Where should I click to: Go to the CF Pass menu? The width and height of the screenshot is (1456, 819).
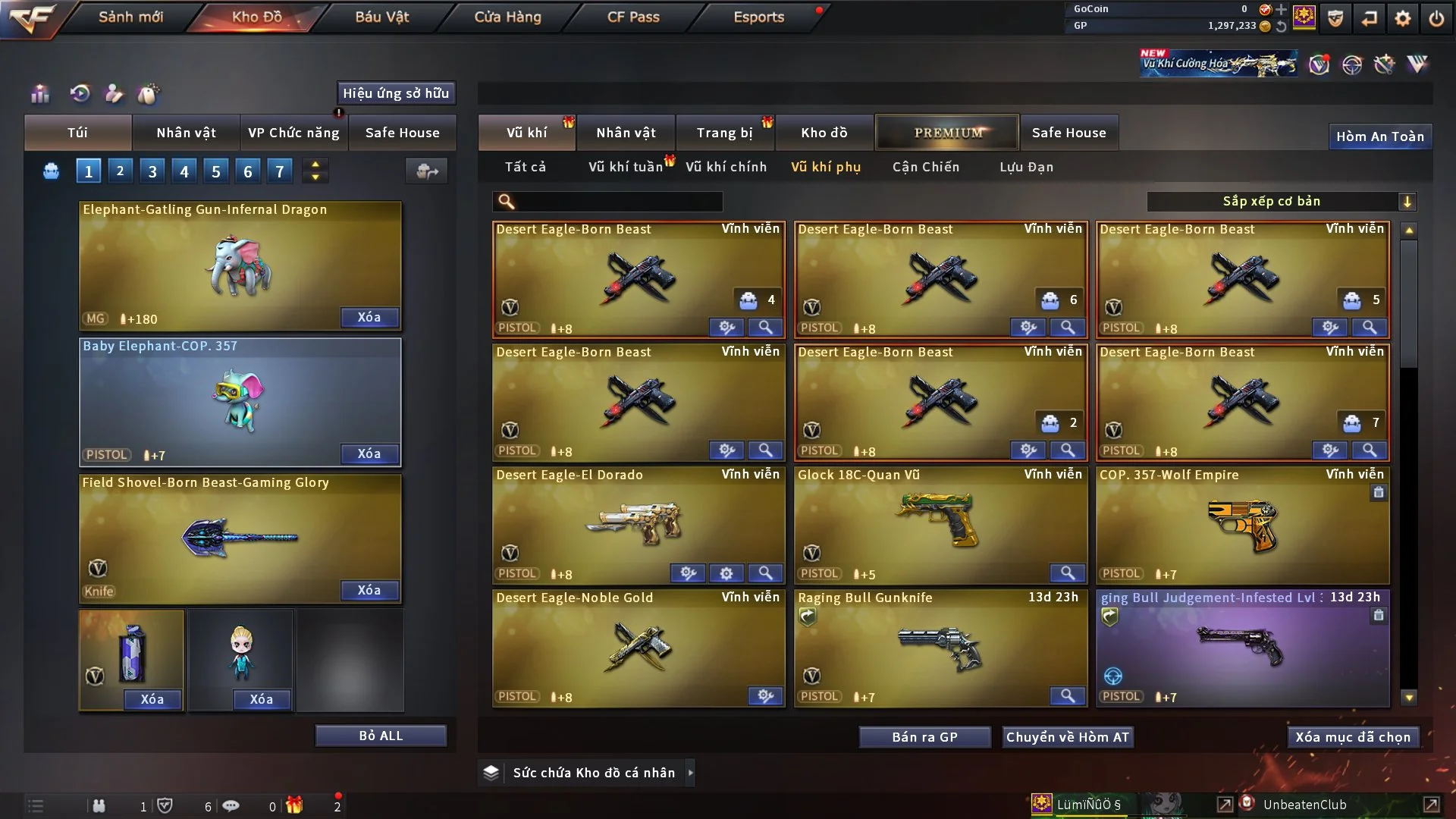[633, 17]
